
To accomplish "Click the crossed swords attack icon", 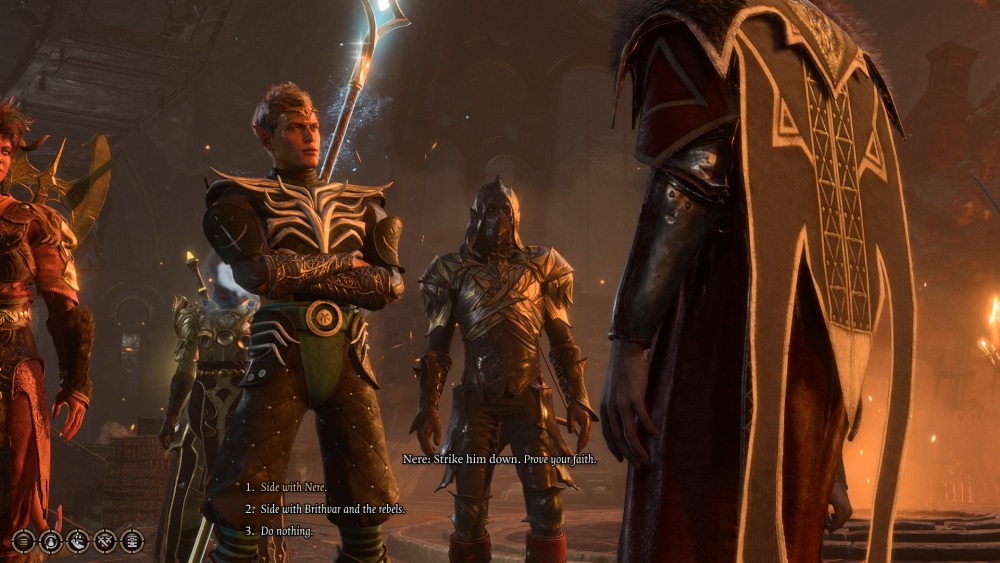I will (x=104, y=541).
